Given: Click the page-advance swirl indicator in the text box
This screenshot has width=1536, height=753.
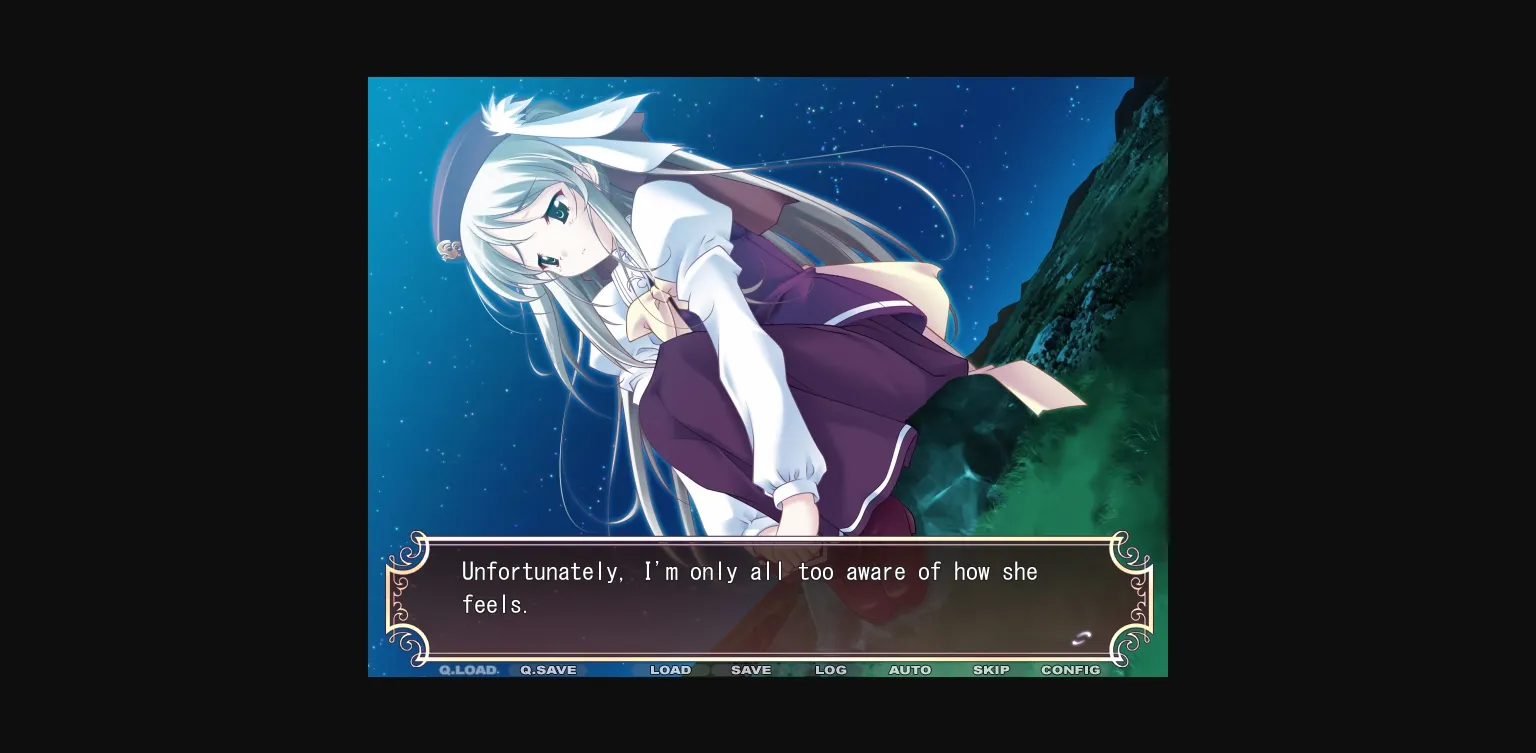Looking at the screenshot, I should point(1081,637).
